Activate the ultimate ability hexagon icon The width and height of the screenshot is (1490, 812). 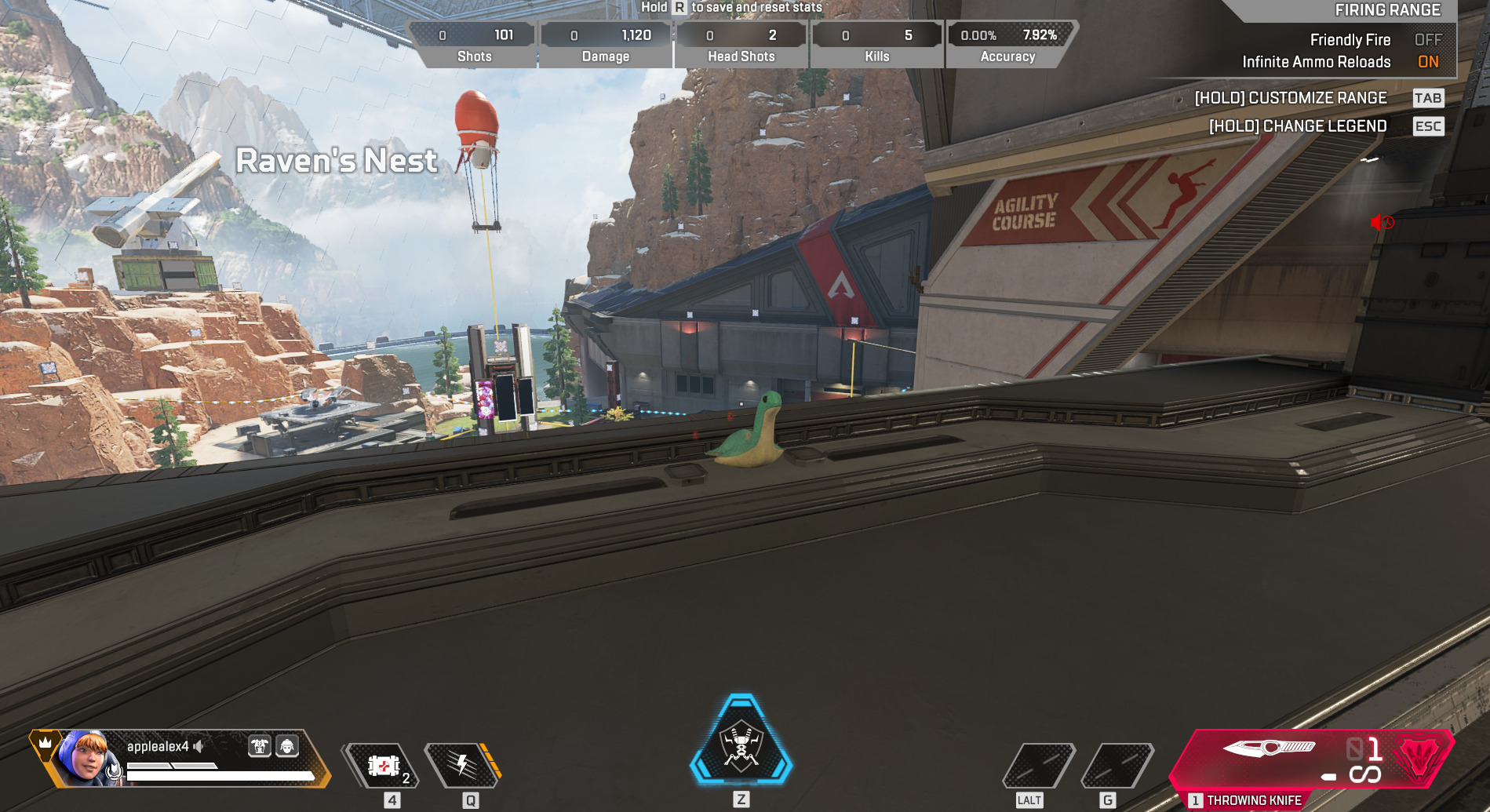741,741
